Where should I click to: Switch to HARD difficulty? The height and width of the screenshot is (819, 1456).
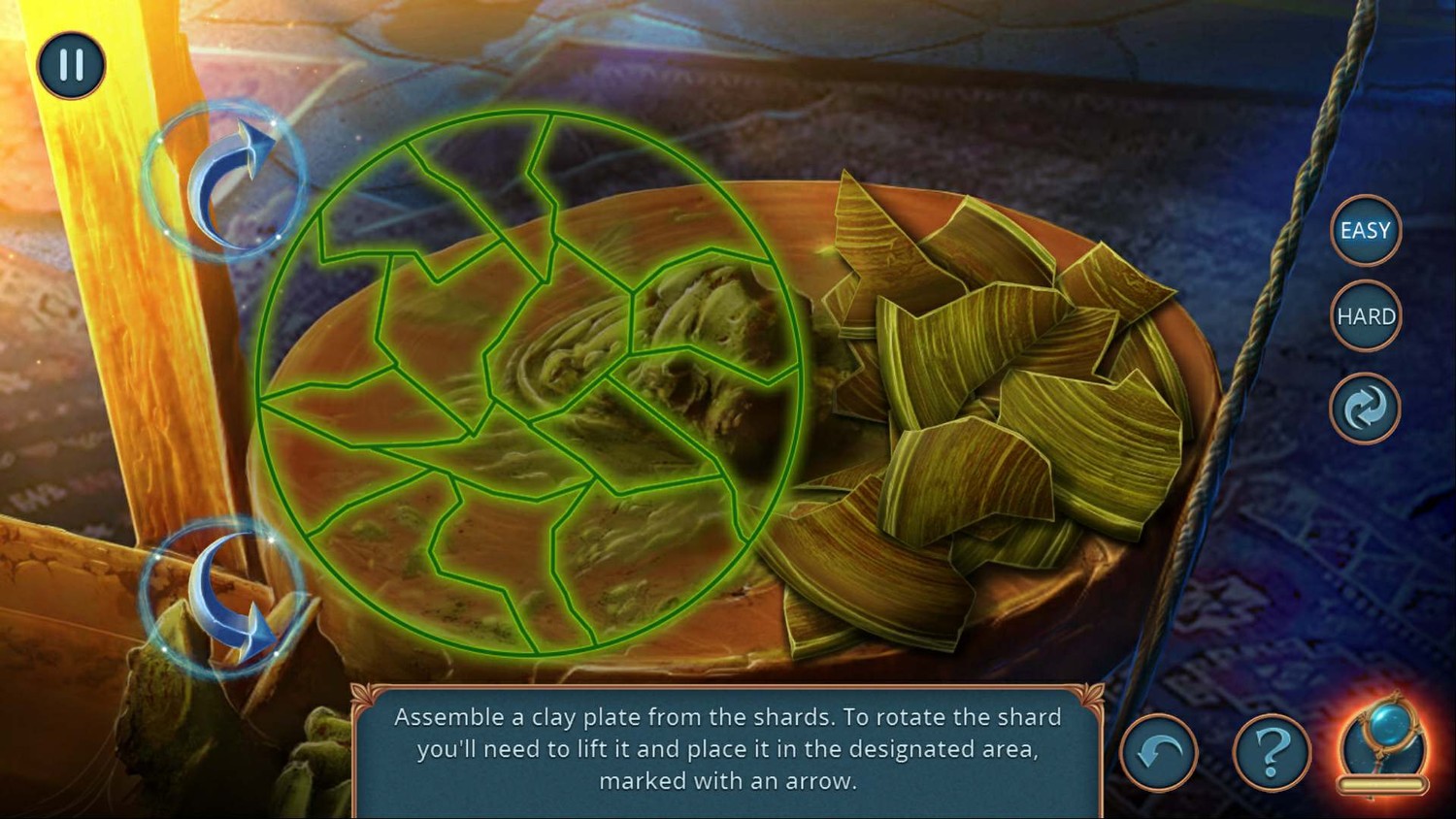[1365, 316]
